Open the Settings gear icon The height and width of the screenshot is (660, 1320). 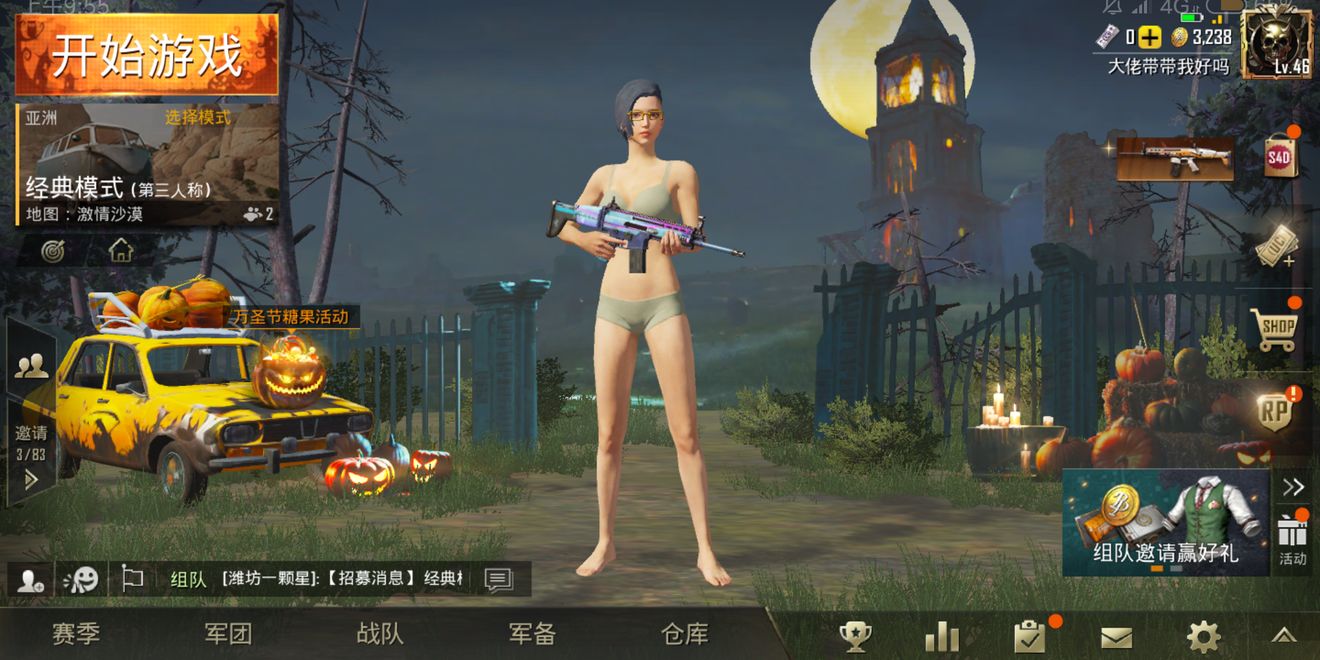[1203, 636]
